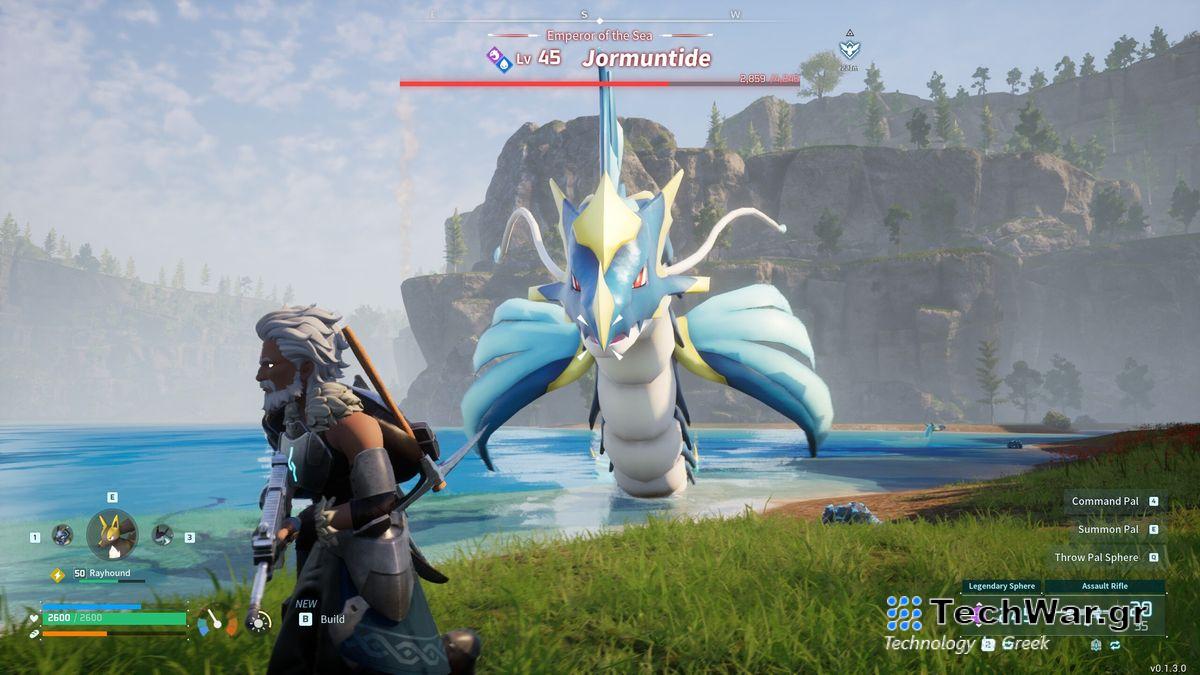Switch to the previous pal in slot 1

(x=62, y=535)
